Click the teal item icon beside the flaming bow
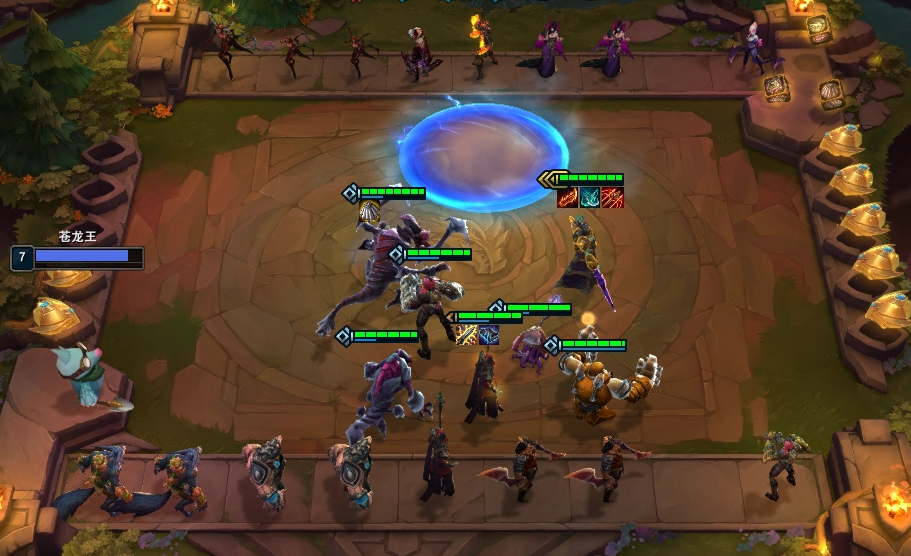 pos(590,197)
